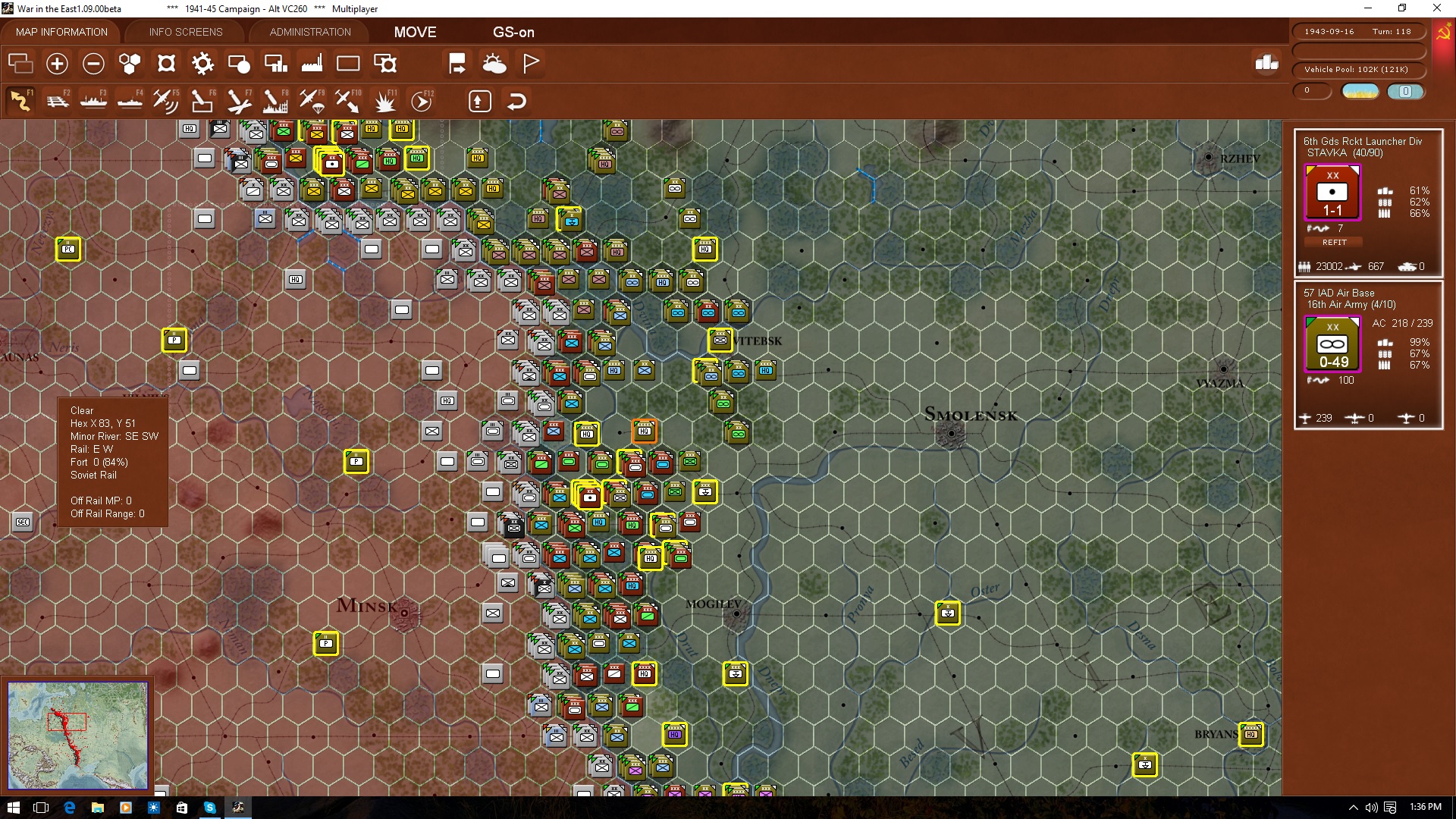Open the INFO SCREENS menu
The image size is (1456, 819).
[x=184, y=32]
